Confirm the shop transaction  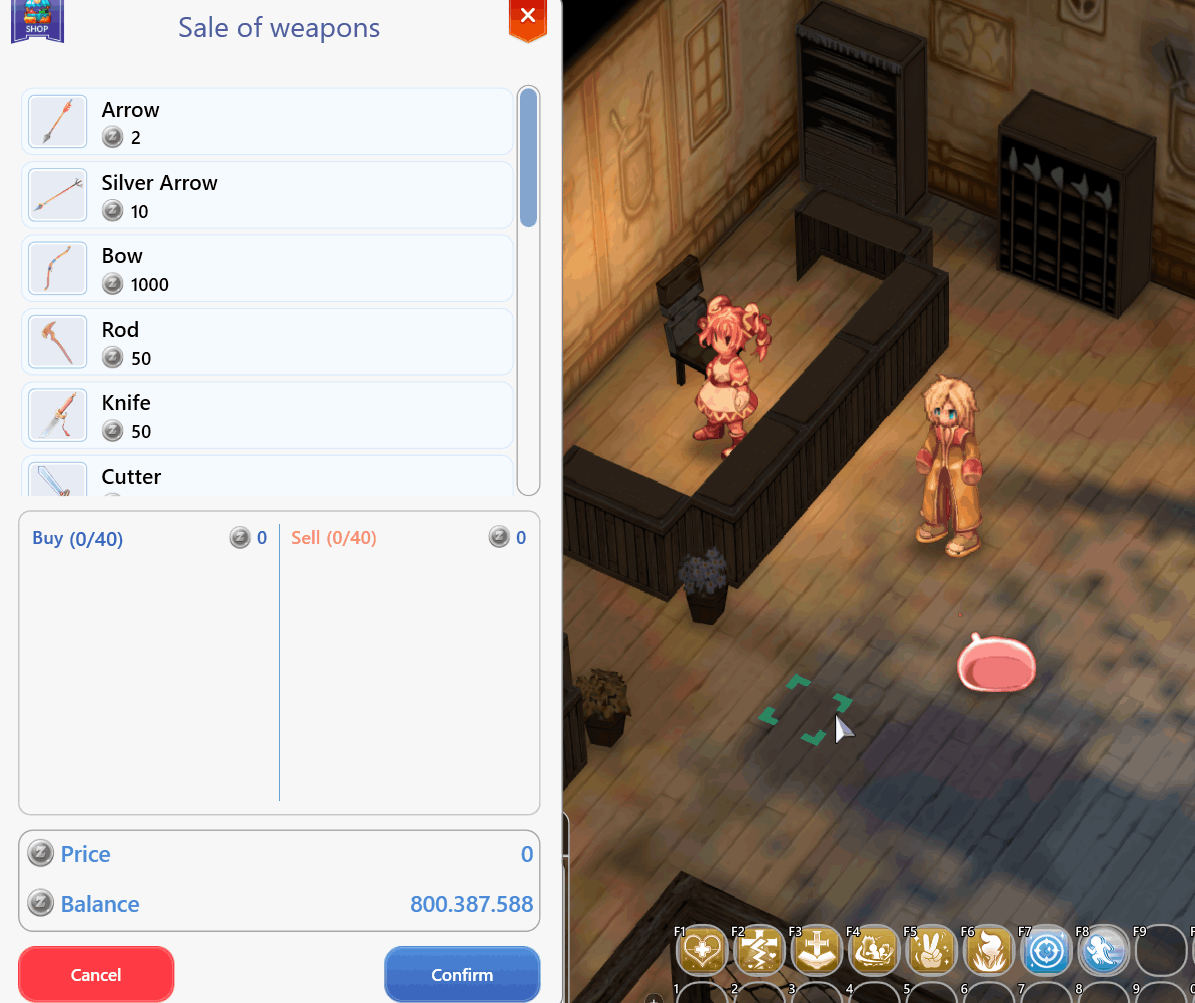[462, 974]
